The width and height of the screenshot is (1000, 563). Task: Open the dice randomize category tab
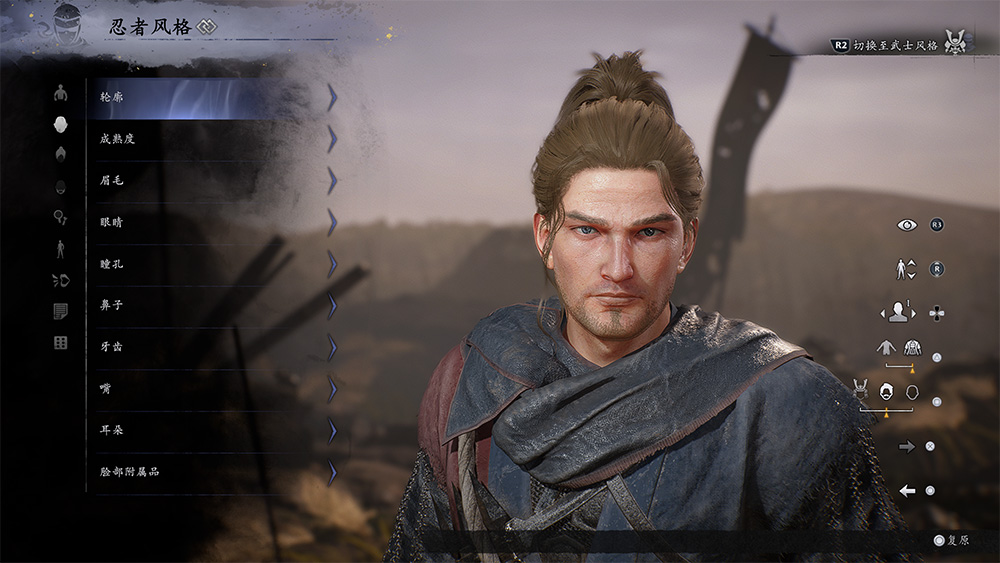pos(61,343)
